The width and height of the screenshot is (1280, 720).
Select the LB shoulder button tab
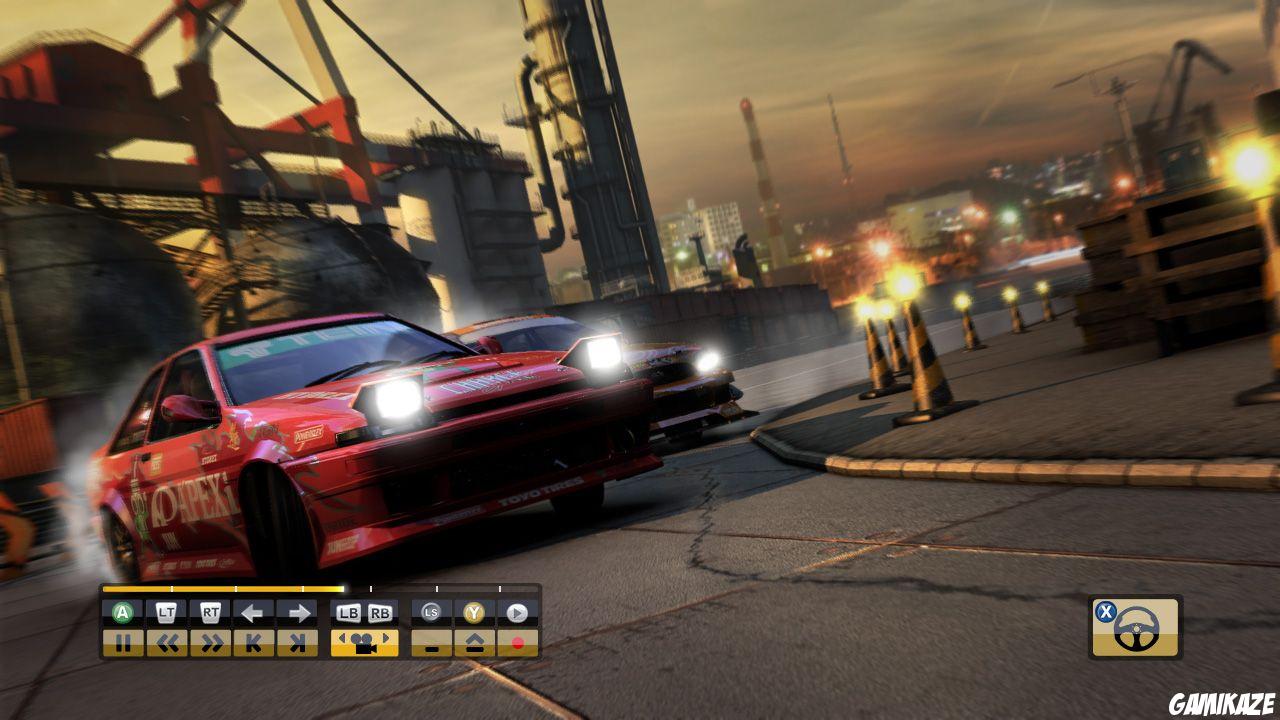pyautogui.click(x=347, y=611)
